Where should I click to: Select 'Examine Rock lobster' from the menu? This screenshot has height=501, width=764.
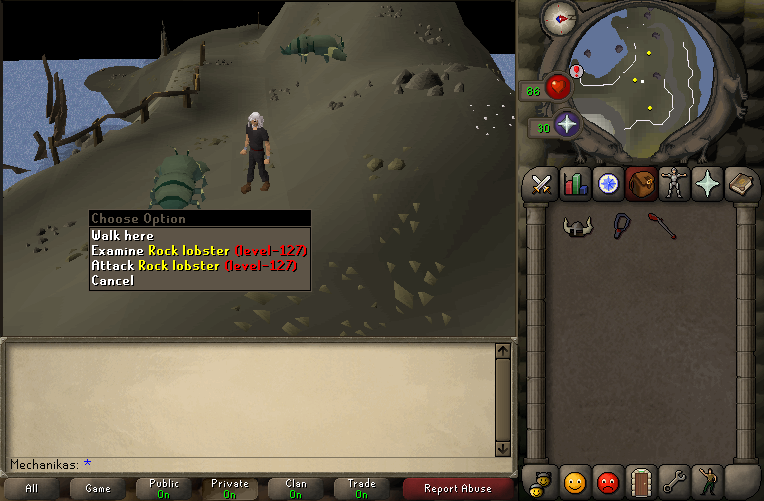pyautogui.click(x=198, y=250)
